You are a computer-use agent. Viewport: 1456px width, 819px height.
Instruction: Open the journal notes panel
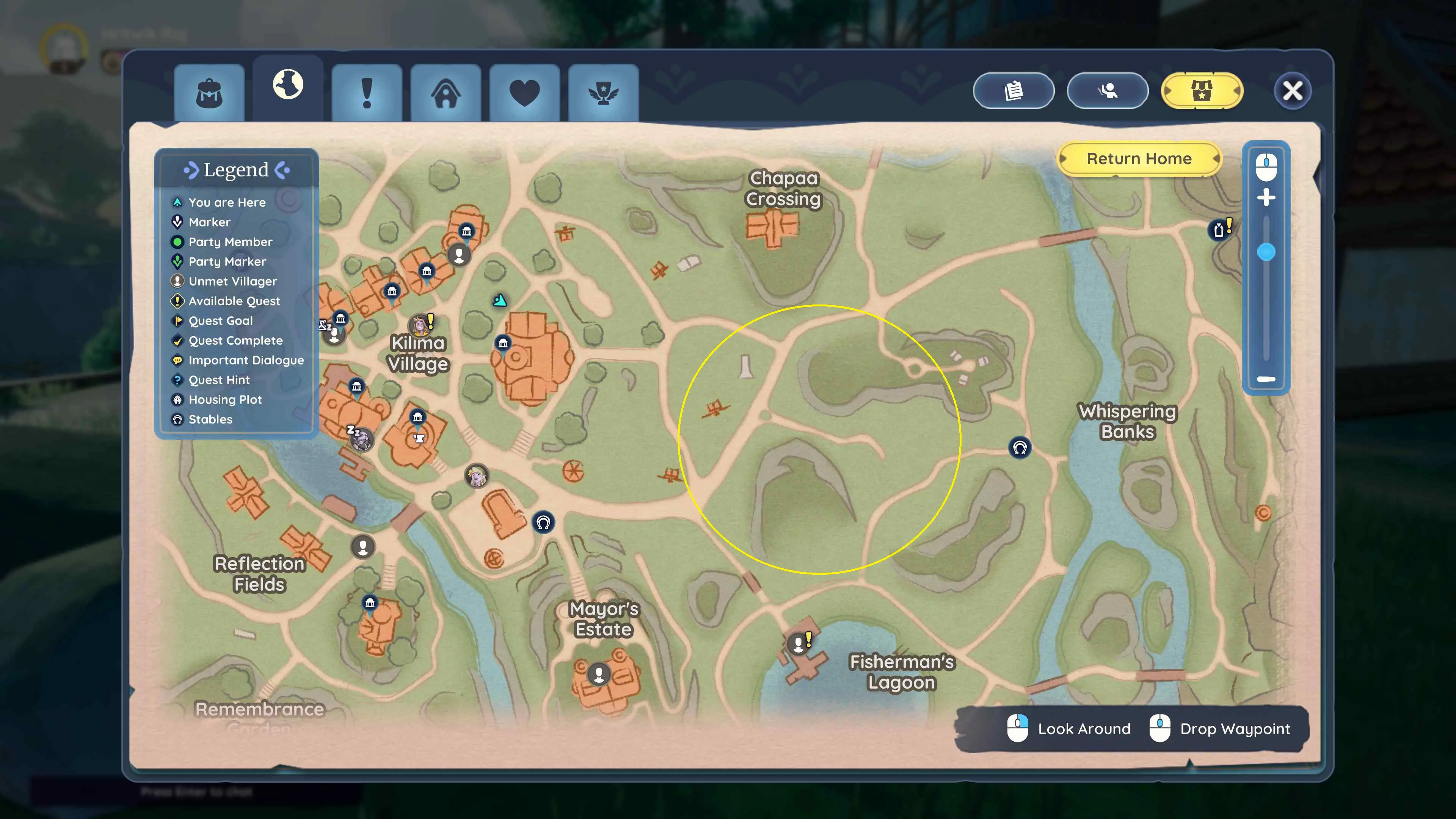click(x=1013, y=91)
